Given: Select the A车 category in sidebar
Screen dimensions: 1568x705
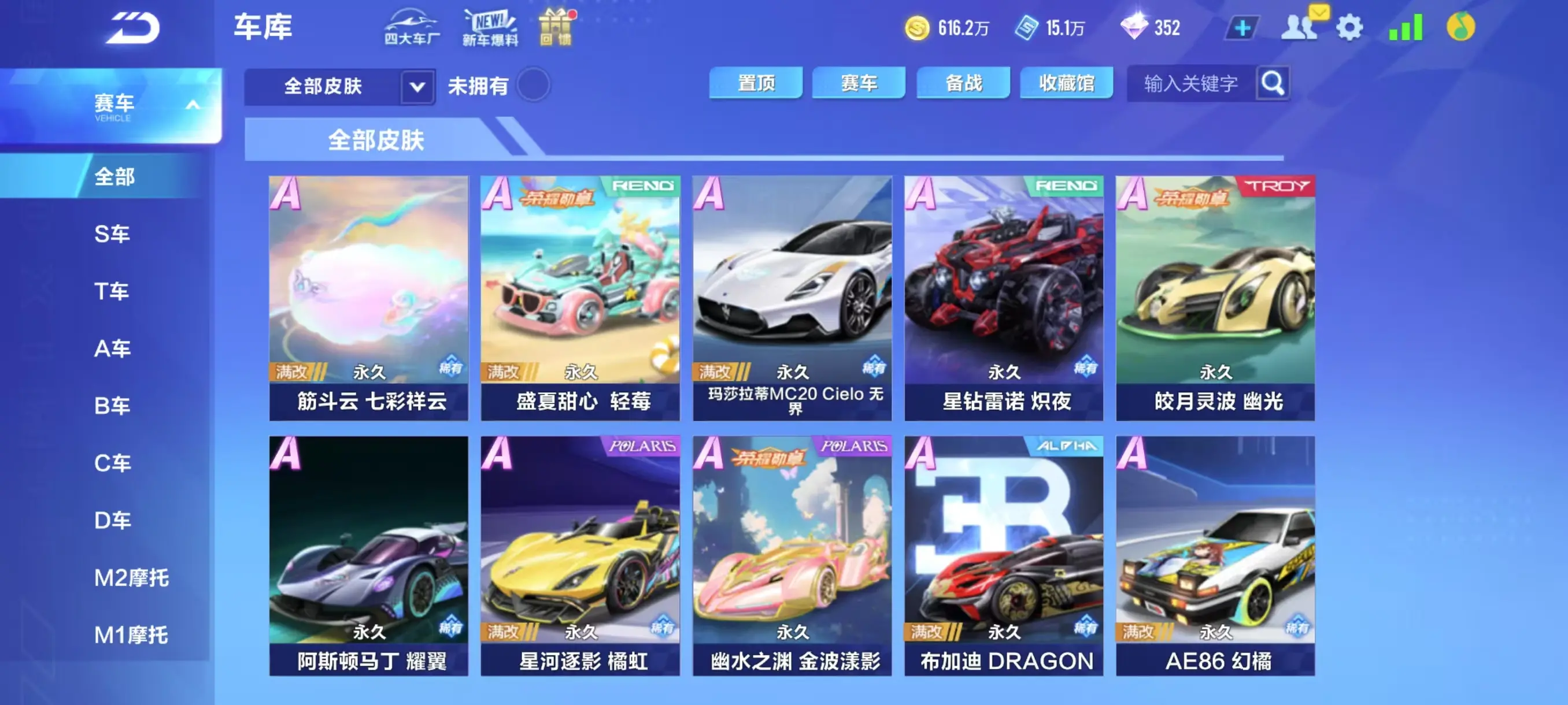Looking at the screenshot, I should point(112,348).
